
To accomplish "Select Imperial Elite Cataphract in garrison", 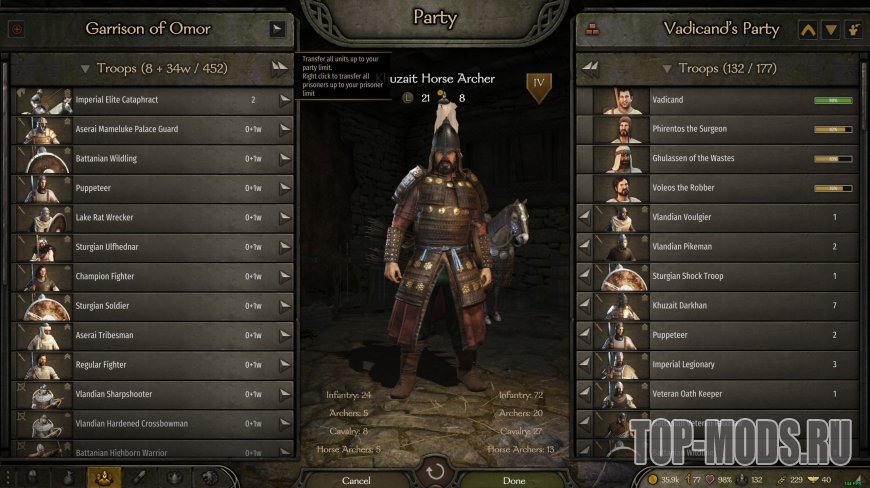I will coord(150,100).
